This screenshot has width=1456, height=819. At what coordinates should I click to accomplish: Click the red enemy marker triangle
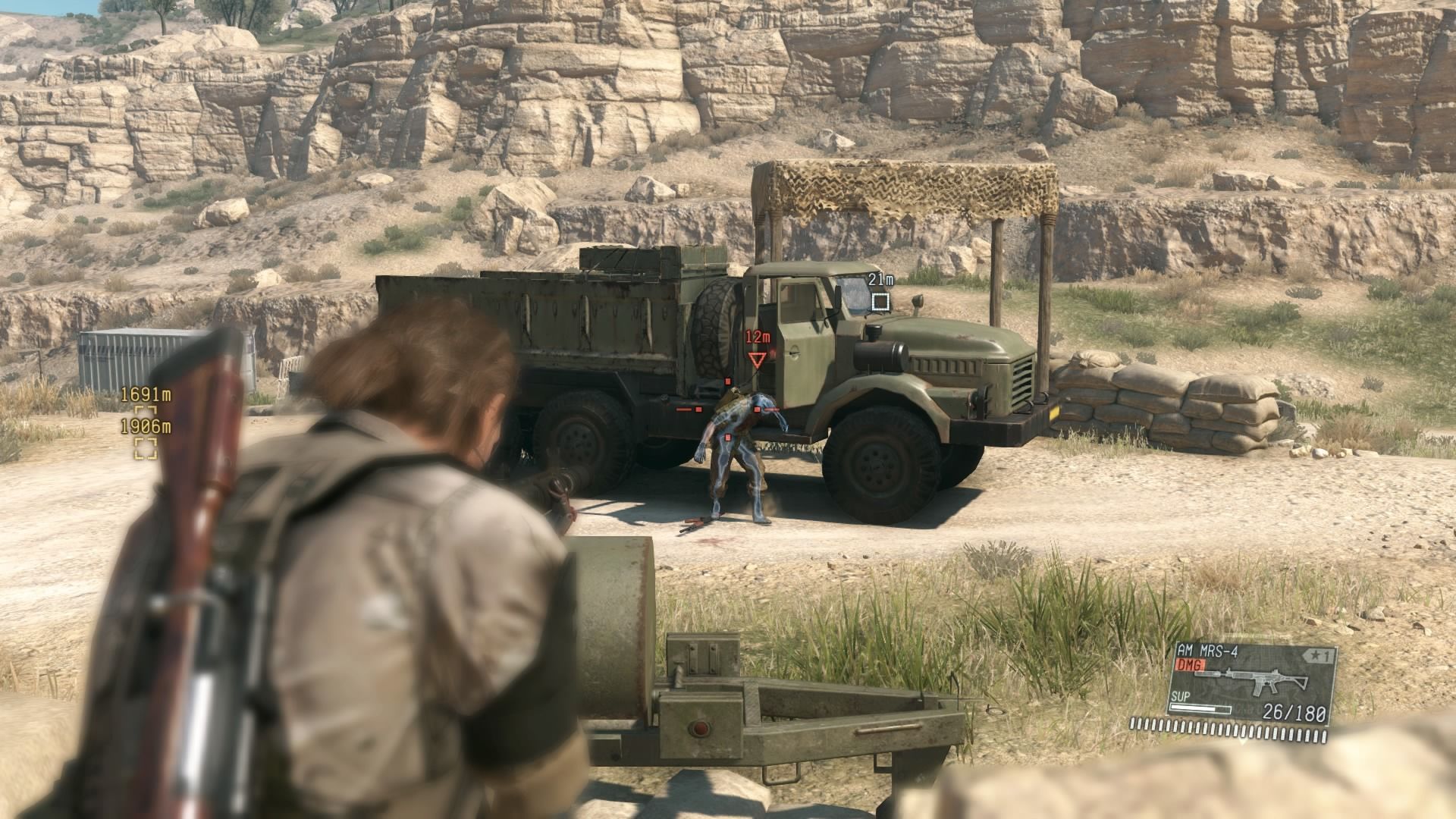(756, 360)
